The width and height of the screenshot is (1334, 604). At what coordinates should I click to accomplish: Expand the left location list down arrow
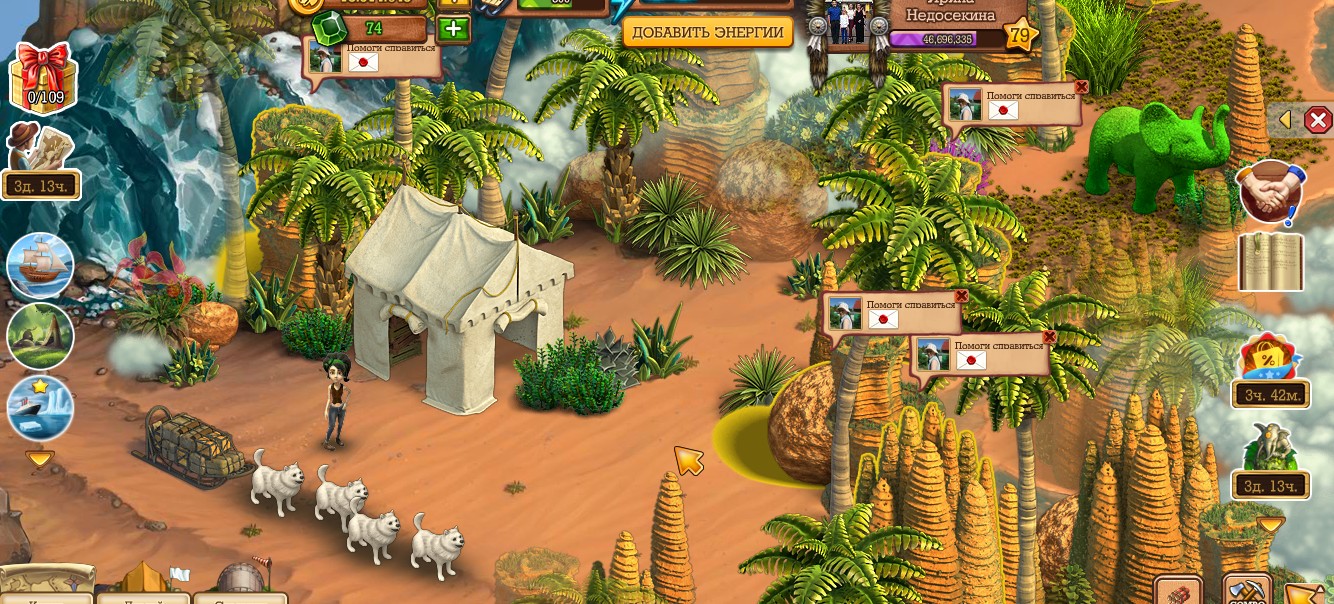tap(40, 460)
